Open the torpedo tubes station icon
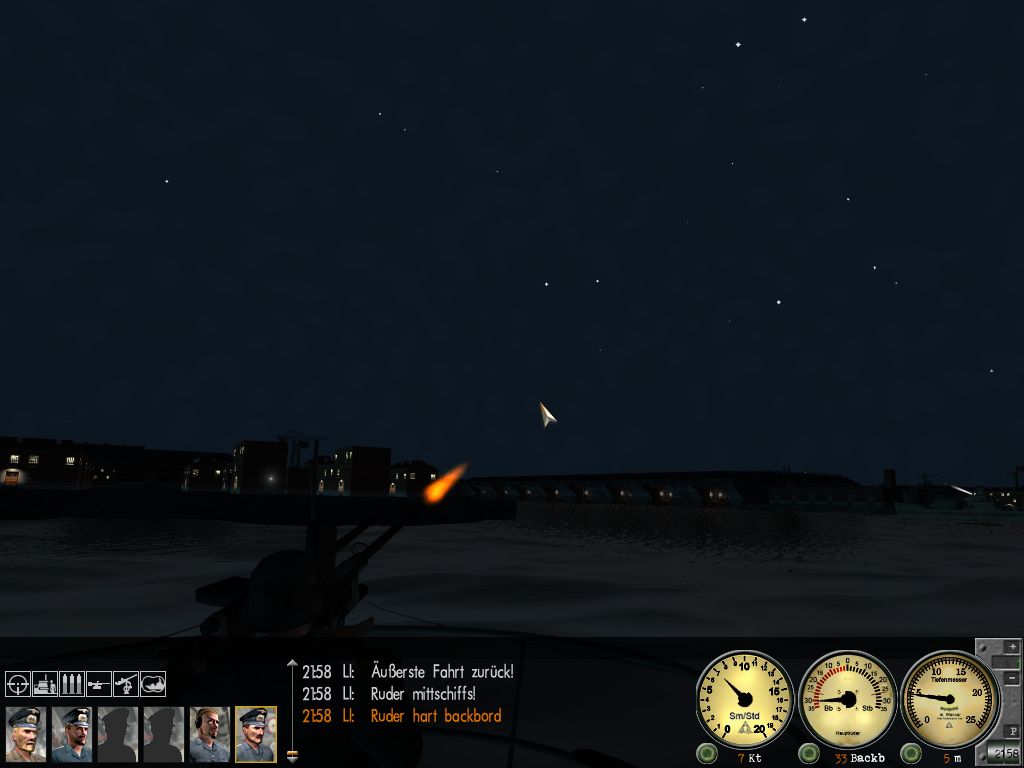Screen dimensions: 1024x768 tap(72, 684)
